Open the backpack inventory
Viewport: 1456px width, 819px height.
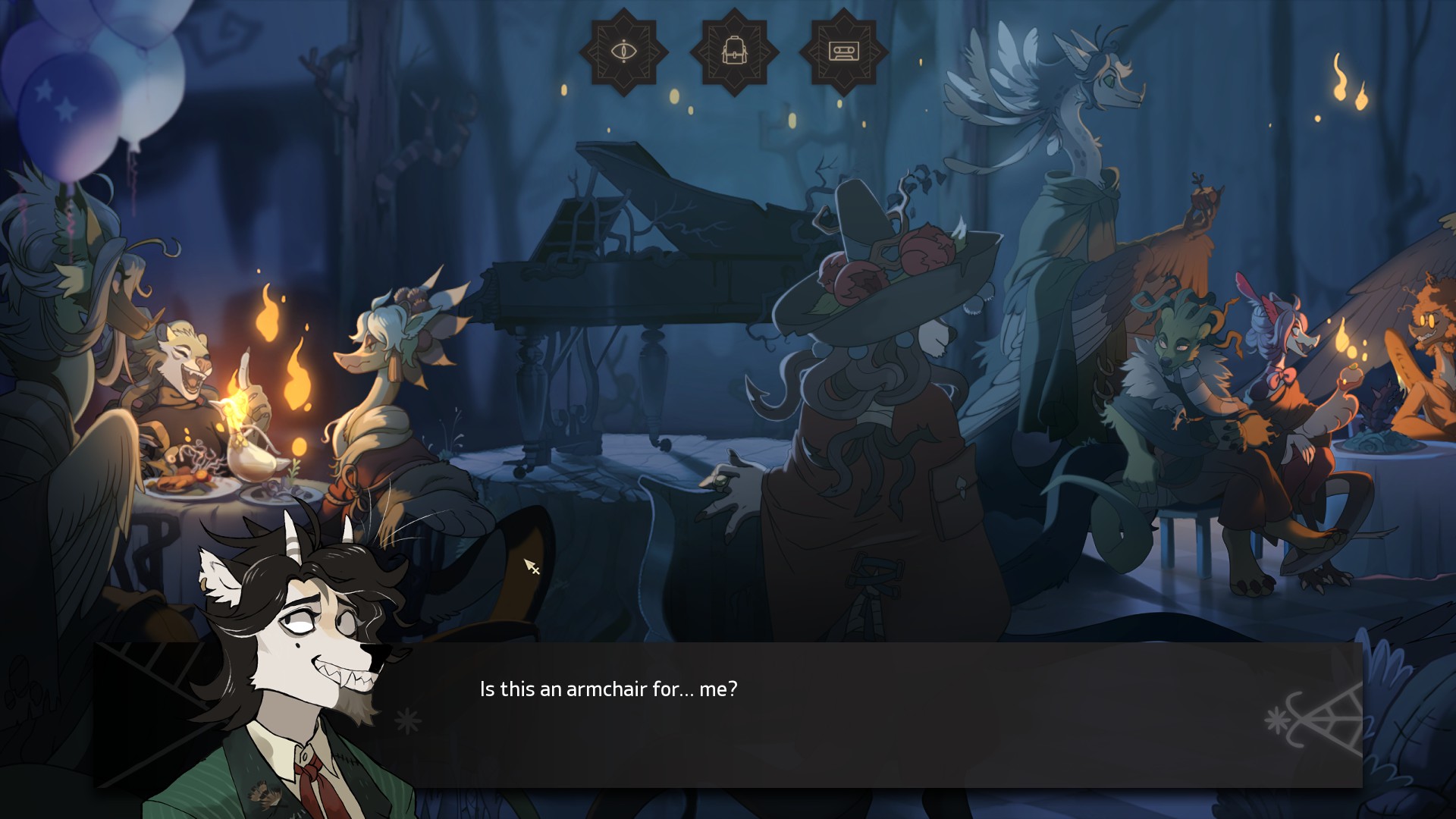(x=733, y=52)
